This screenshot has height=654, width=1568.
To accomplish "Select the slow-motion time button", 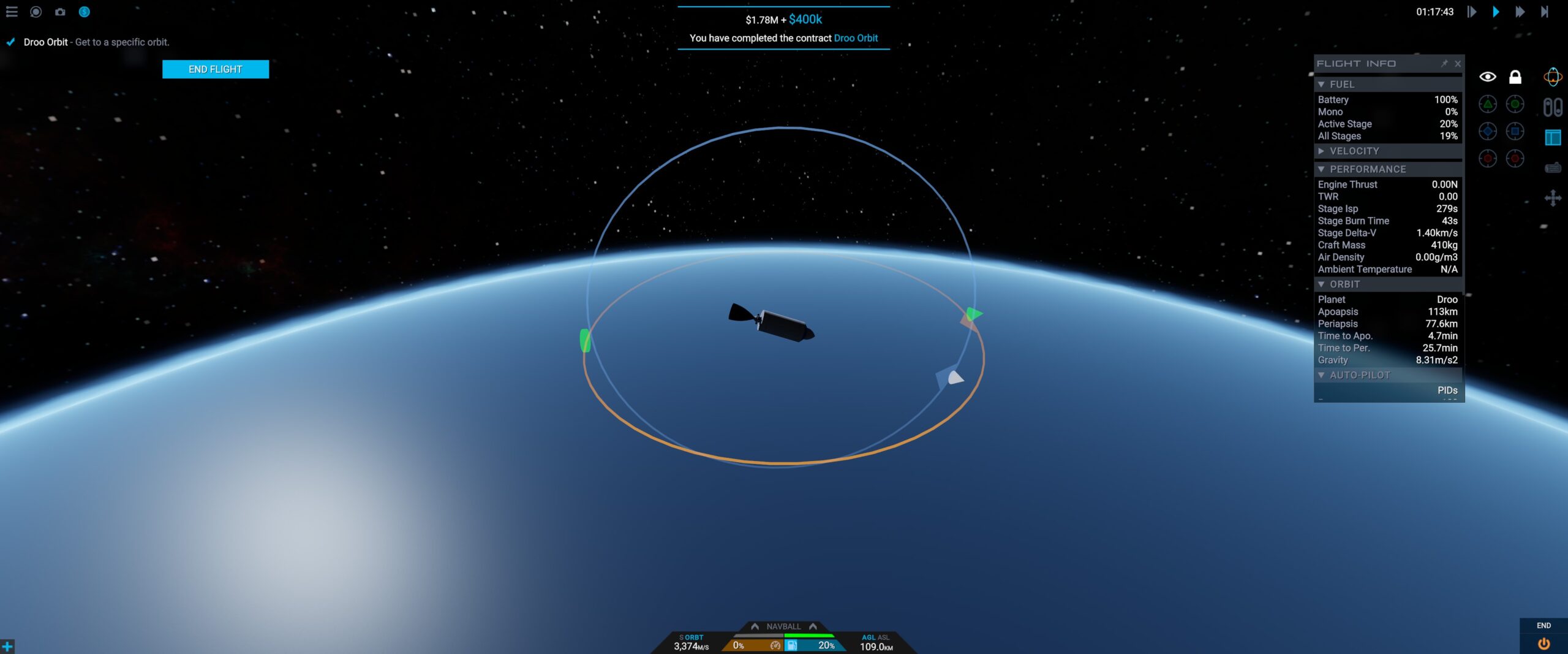I will click(1472, 12).
